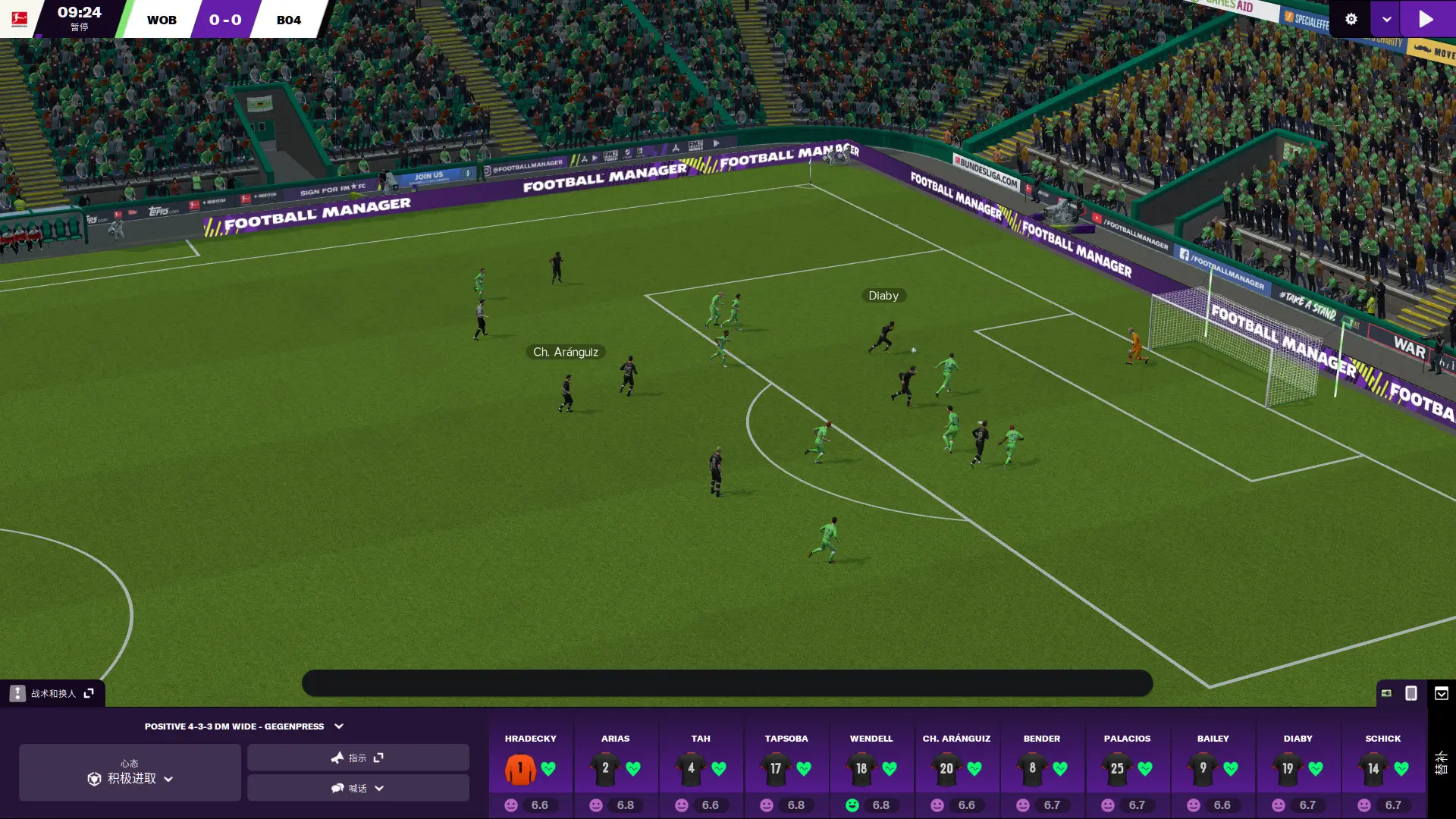Click the 指示 instructions button
The width and height of the screenshot is (1456, 819).
click(357, 757)
